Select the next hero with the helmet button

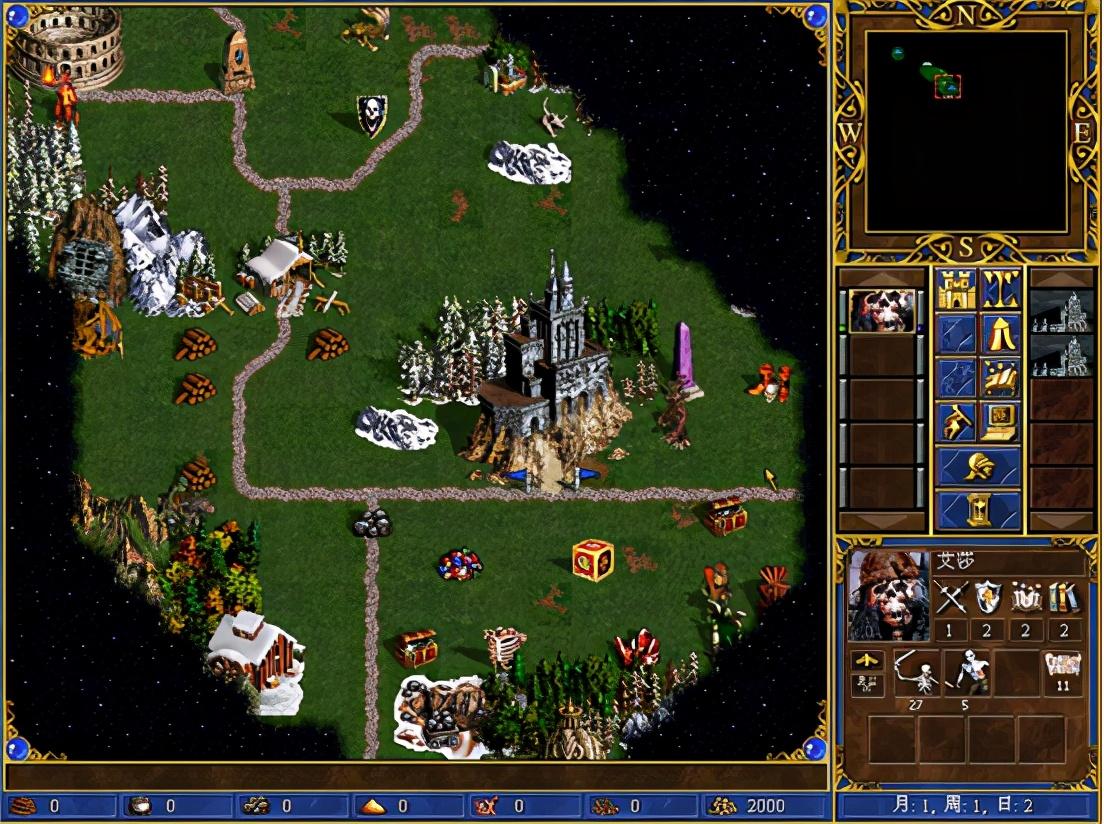[978, 466]
